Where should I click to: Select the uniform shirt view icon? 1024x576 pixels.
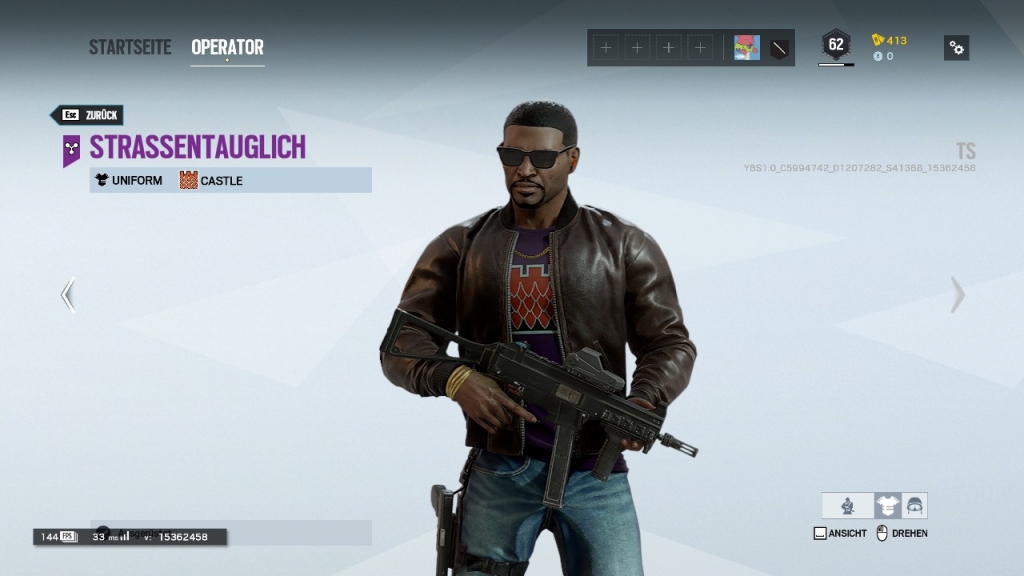[x=886, y=506]
